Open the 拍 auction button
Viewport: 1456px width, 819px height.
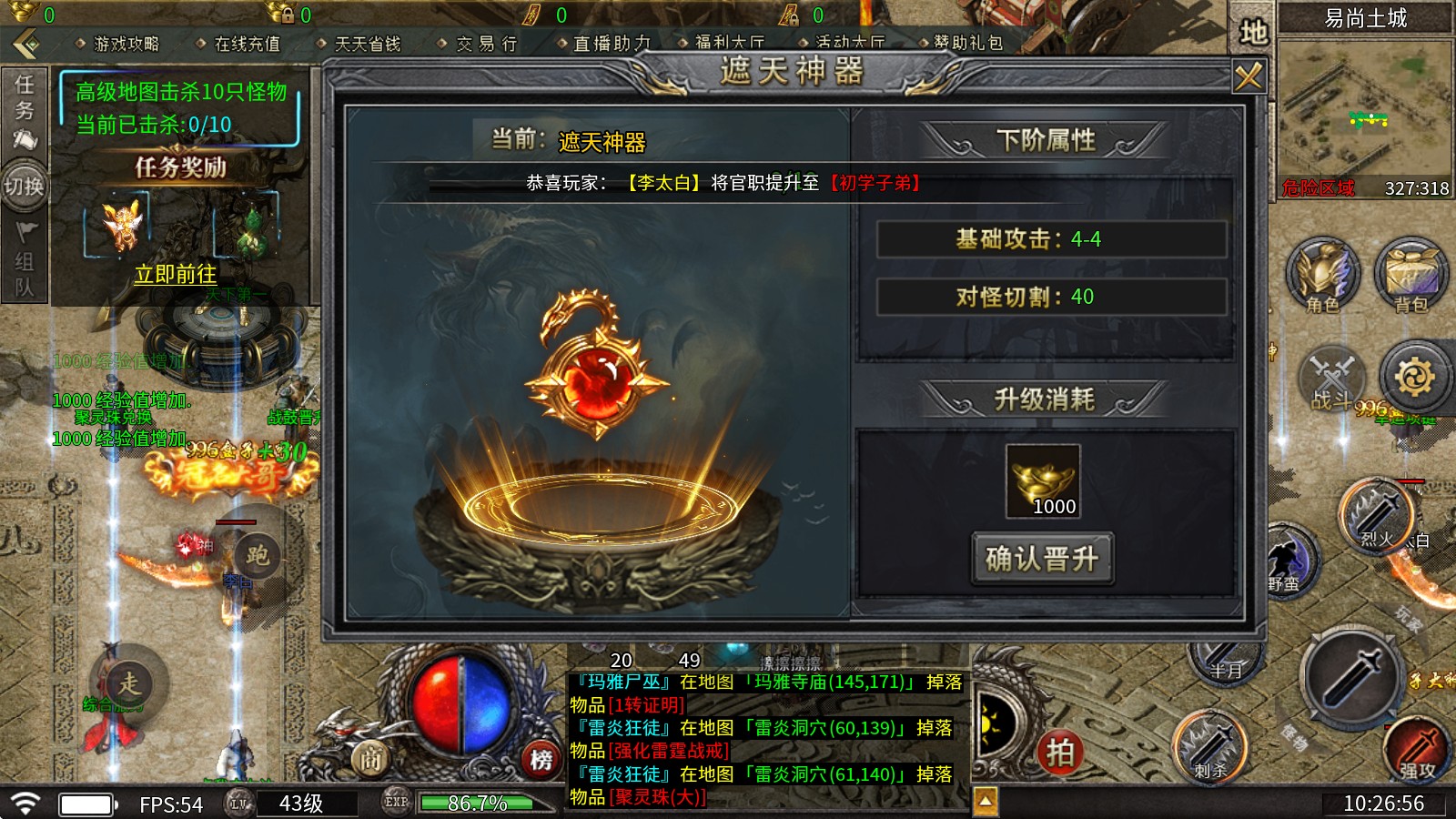pyautogui.click(x=1060, y=753)
